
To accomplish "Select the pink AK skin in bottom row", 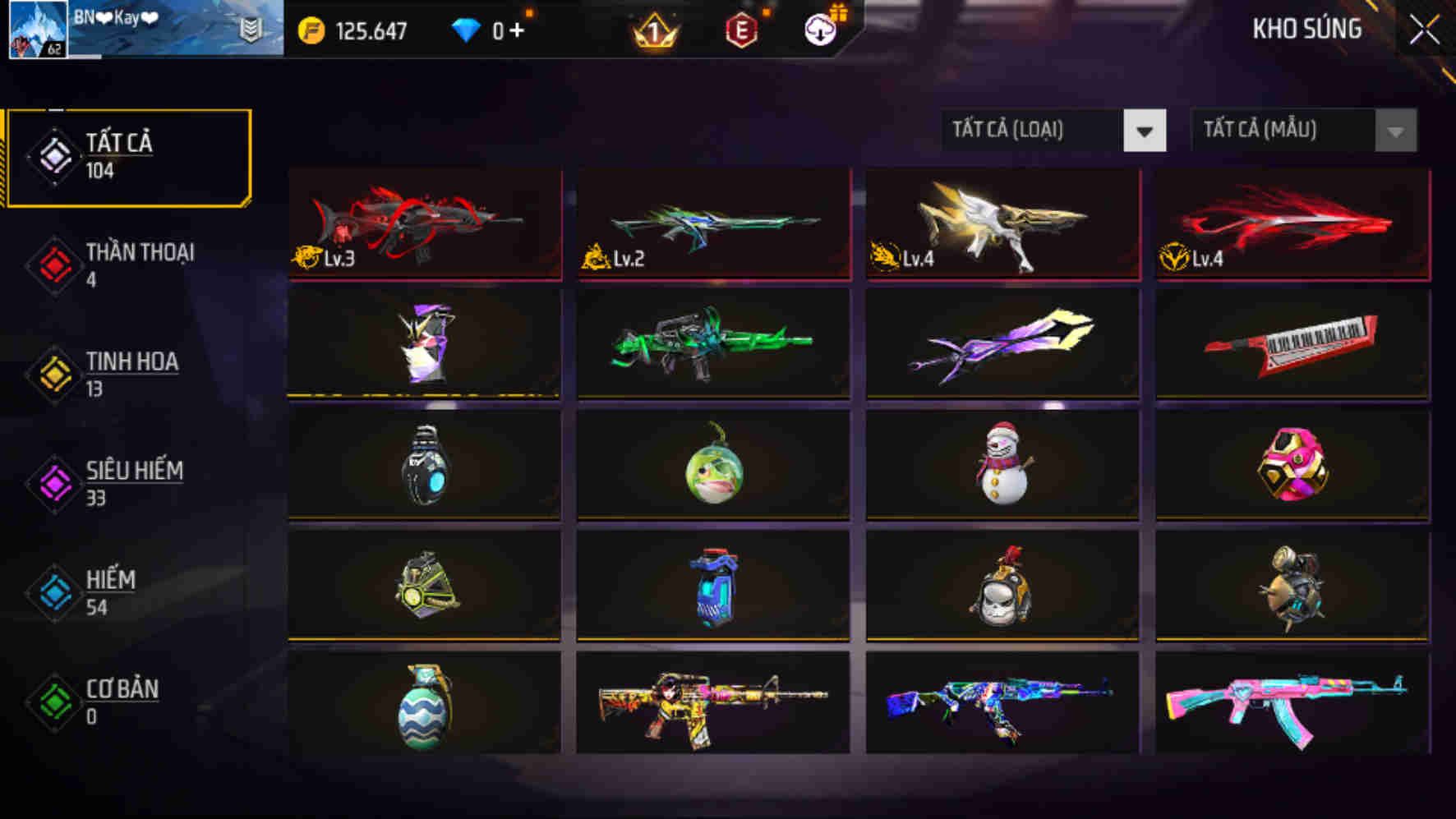I will (1292, 708).
